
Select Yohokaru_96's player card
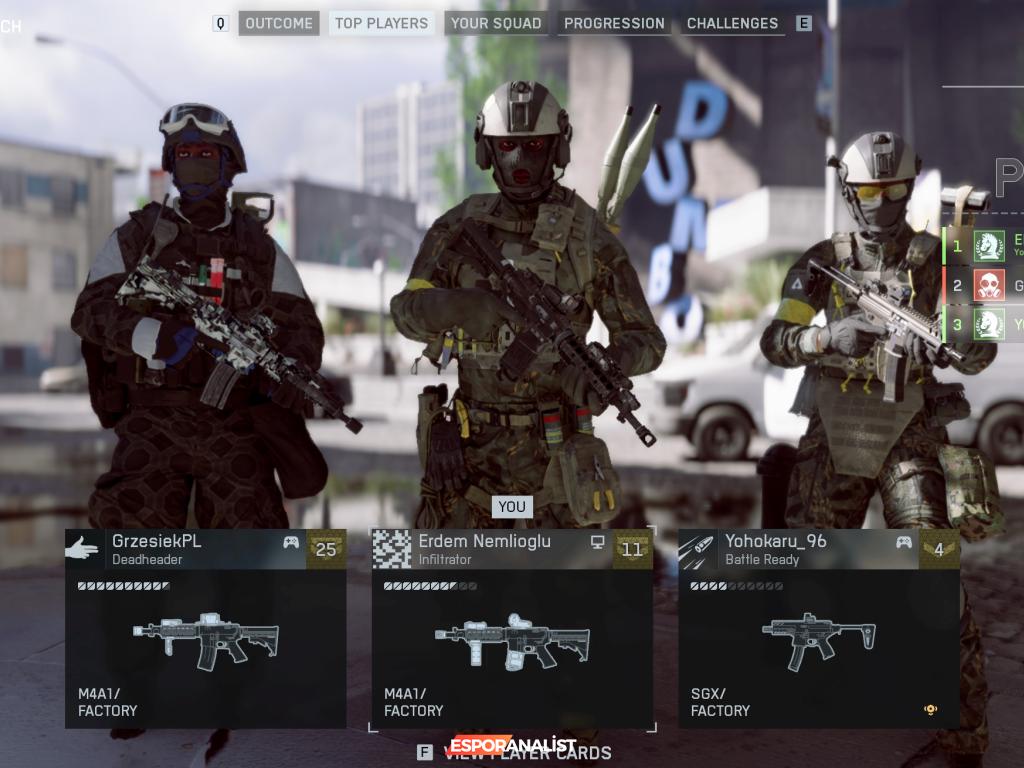(x=818, y=628)
